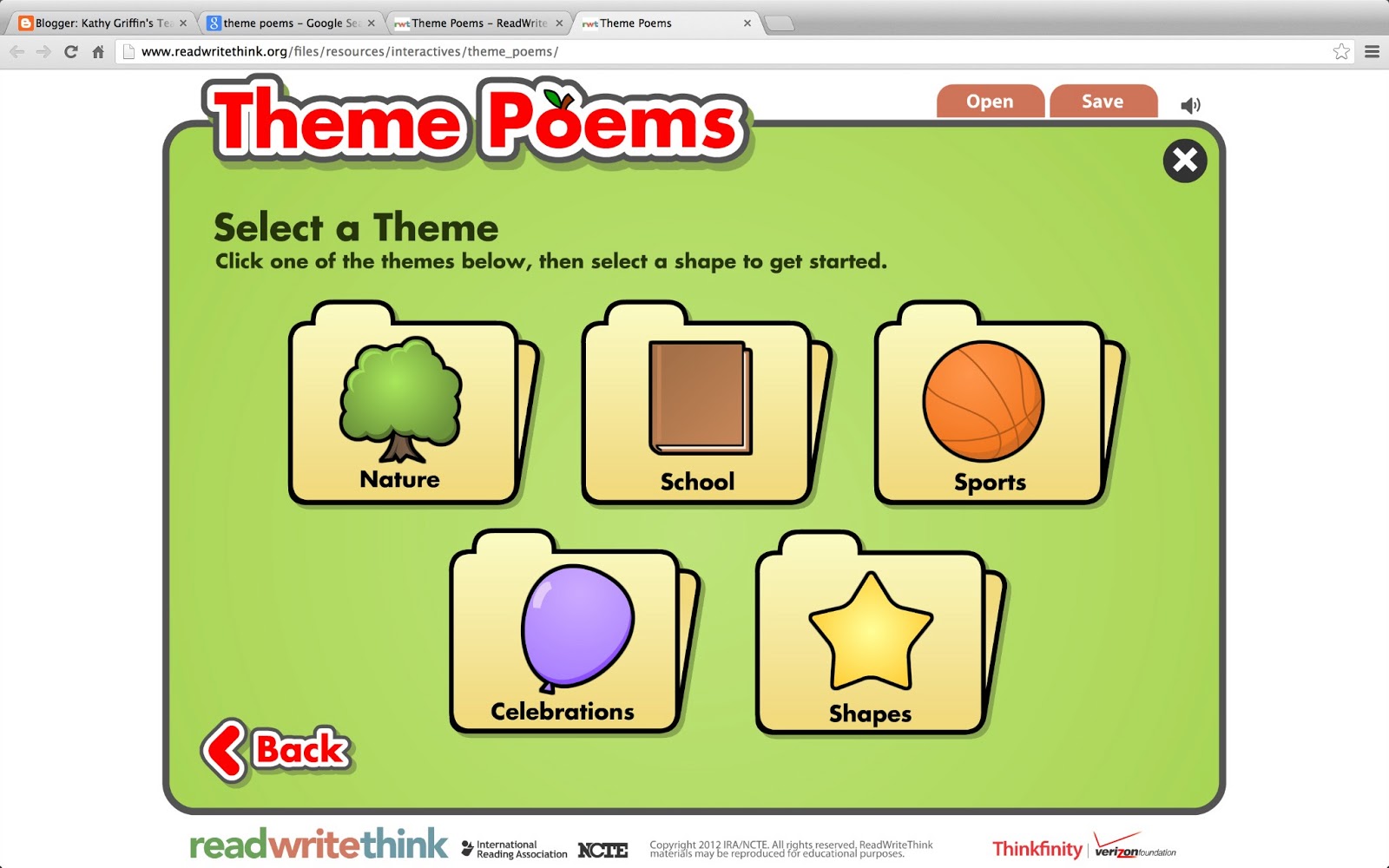Bookmark this page with the star

1340,51
